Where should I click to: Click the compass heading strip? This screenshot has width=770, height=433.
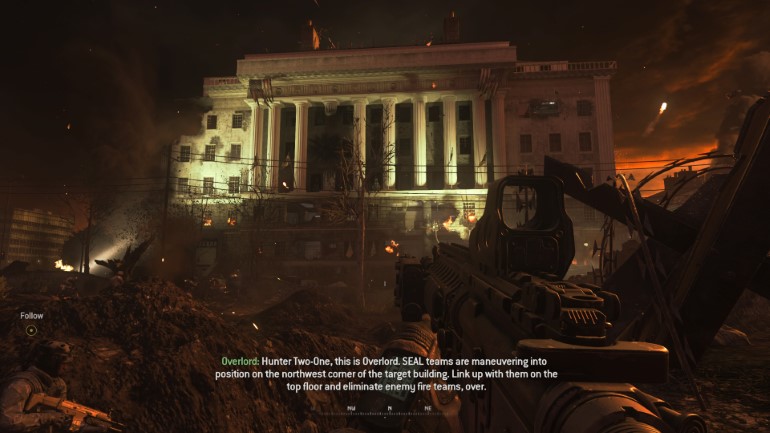(389, 409)
